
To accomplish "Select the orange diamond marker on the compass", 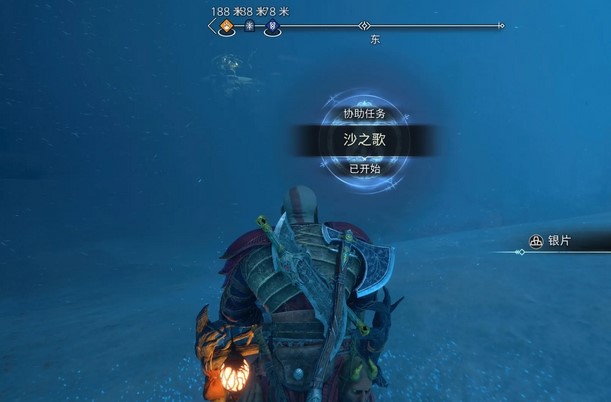I will coord(225,27).
